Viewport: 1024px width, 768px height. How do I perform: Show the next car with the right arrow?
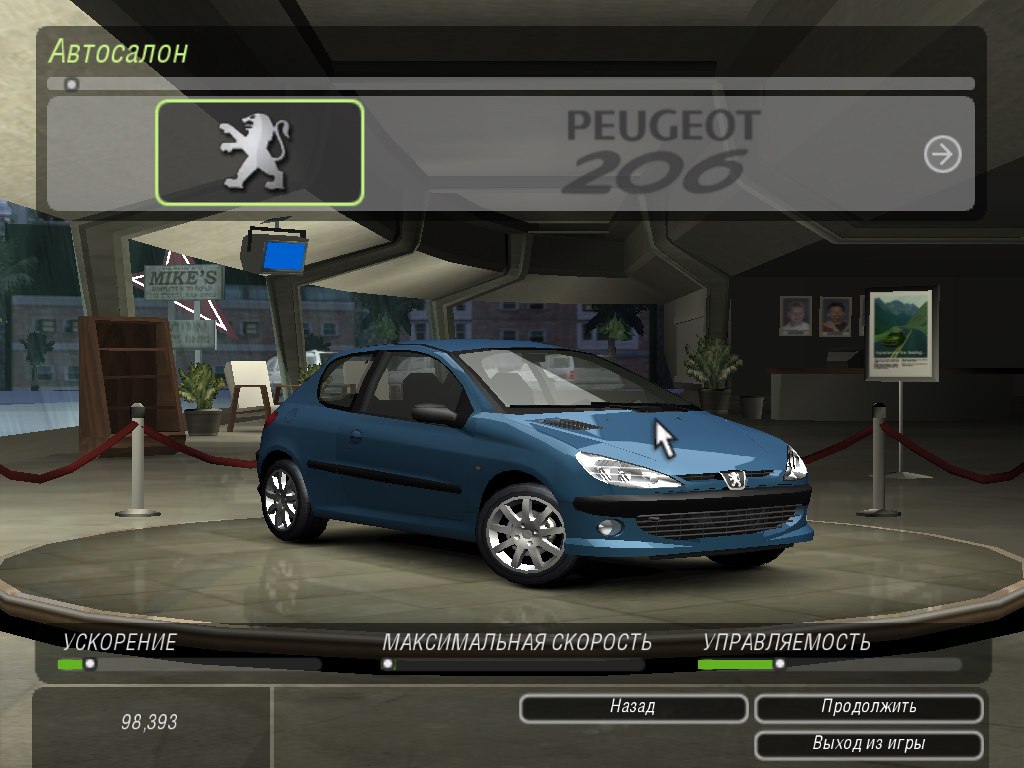click(942, 154)
